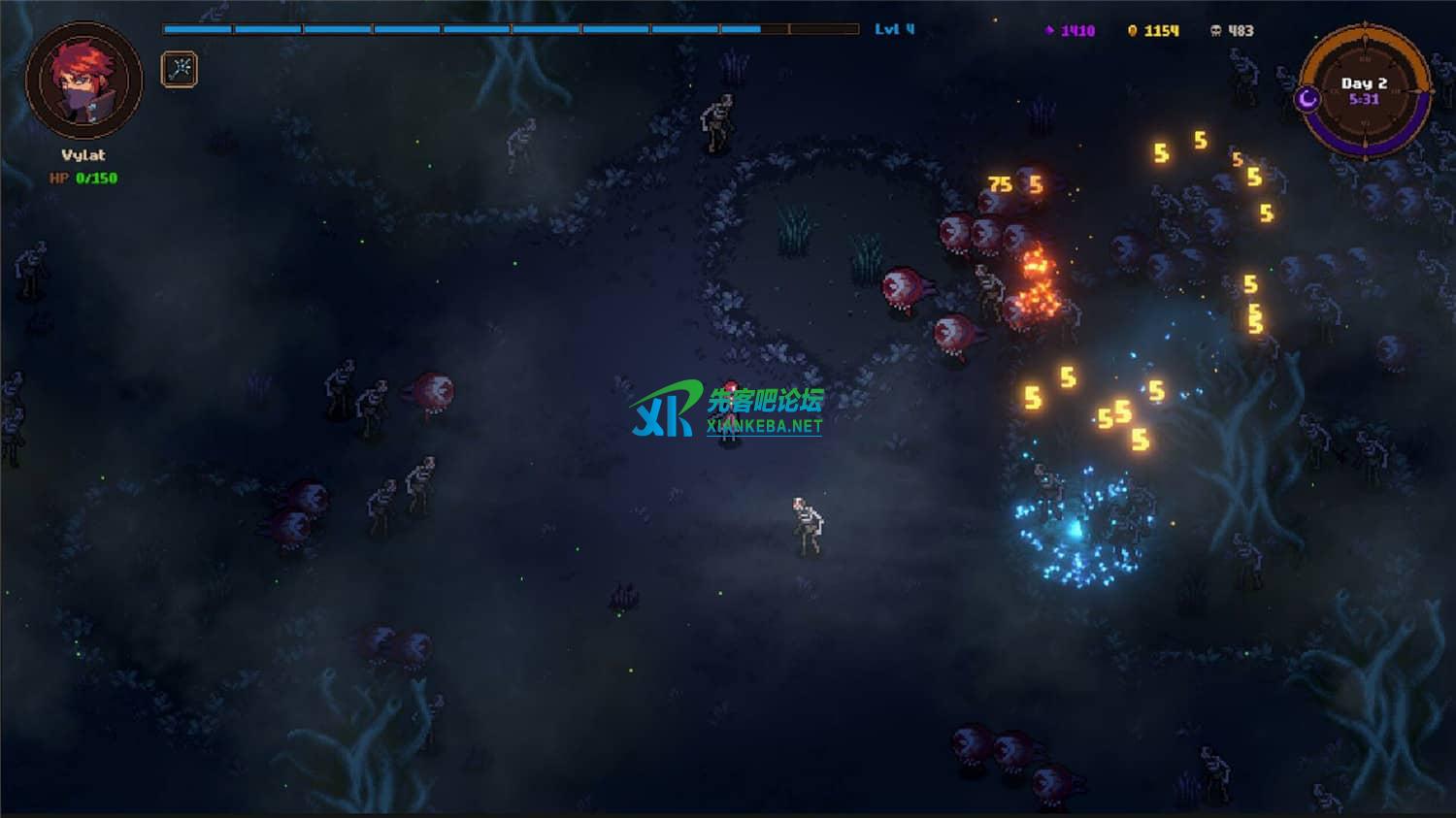The width and height of the screenshot is (1456, 818).
Task: Click Vylat's character portrait
Action: tap(83, 82)
